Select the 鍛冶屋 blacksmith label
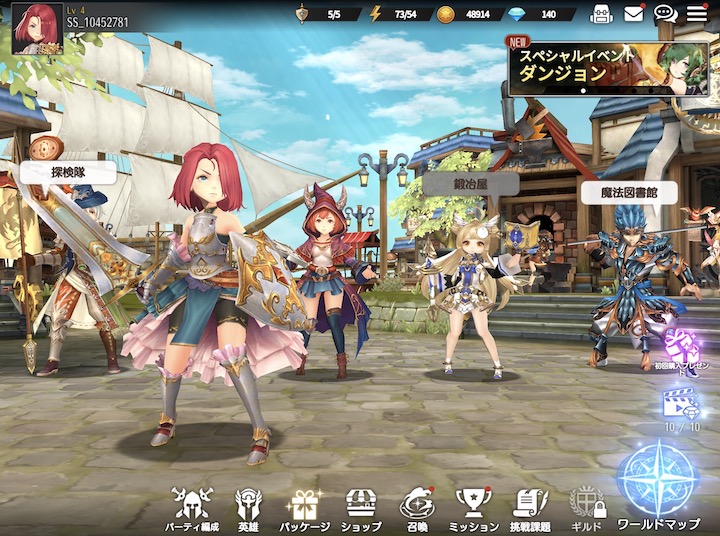The height and width of the screenshot is (536, 720). pyautogui.click(x=471, y=184)
